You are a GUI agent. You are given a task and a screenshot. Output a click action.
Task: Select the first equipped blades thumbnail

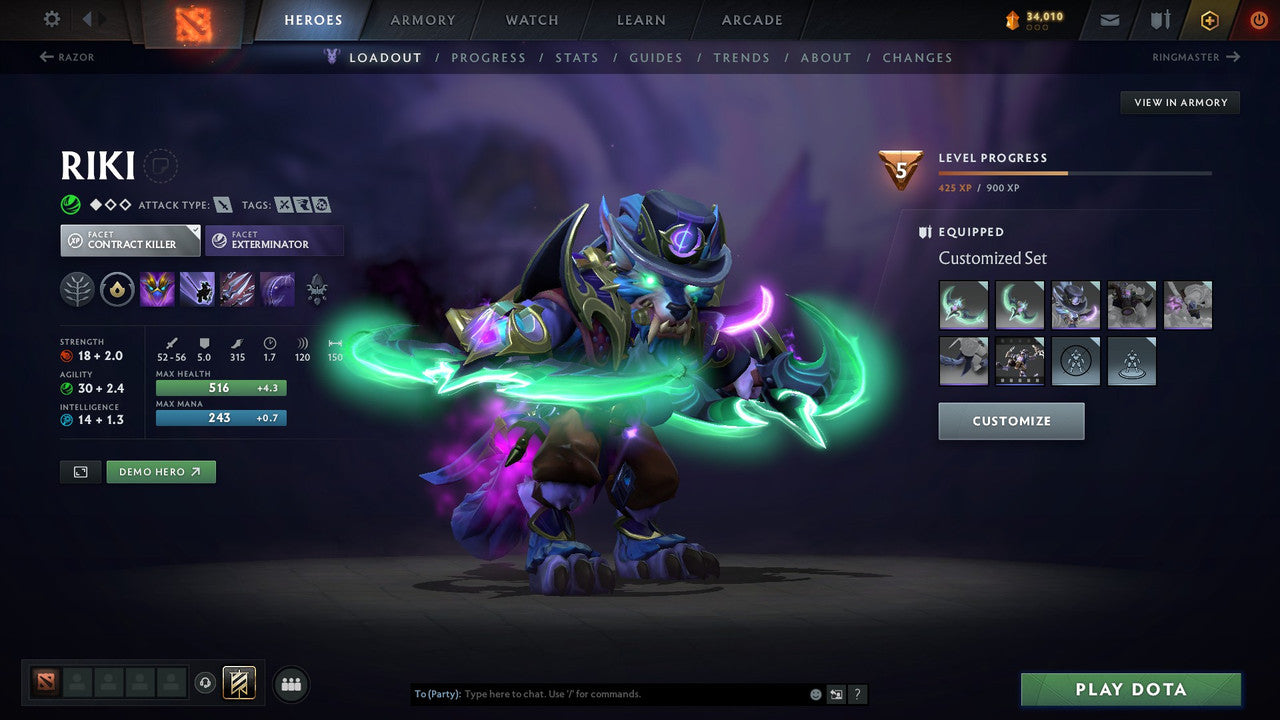tap(963, 304)
